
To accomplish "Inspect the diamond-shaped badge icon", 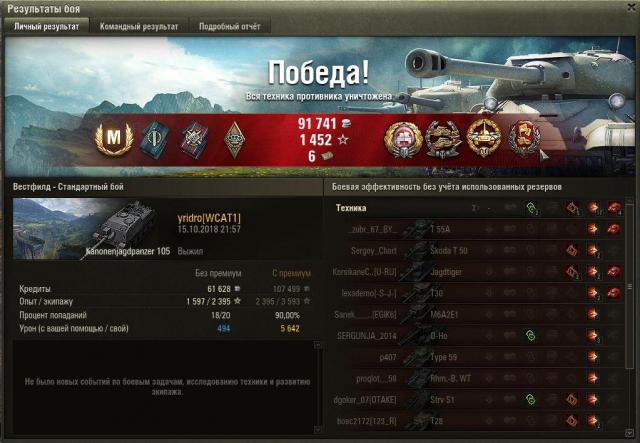I will (x=233, y=138).
